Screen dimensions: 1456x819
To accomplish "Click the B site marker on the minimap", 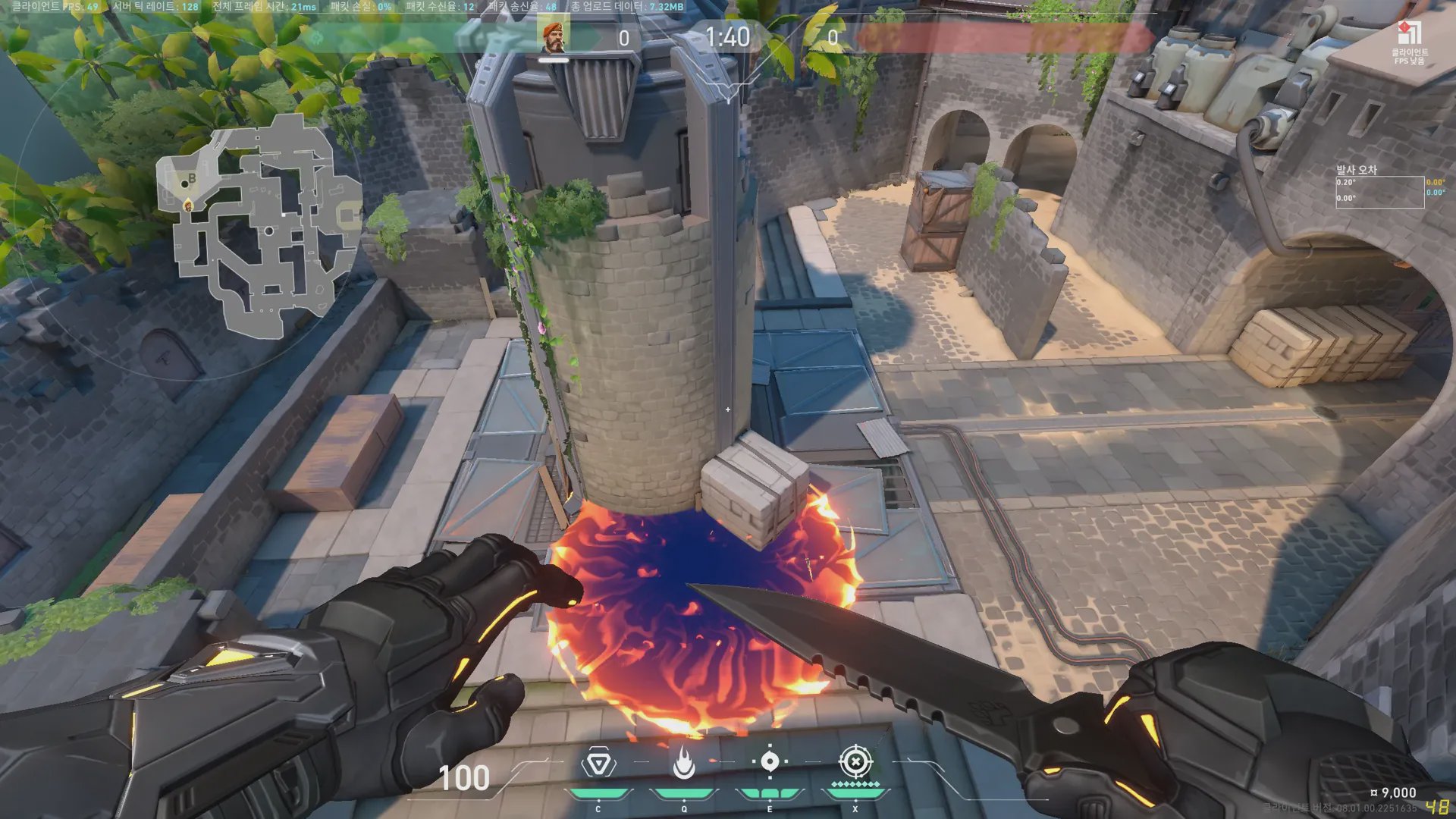I will point(192,179).
